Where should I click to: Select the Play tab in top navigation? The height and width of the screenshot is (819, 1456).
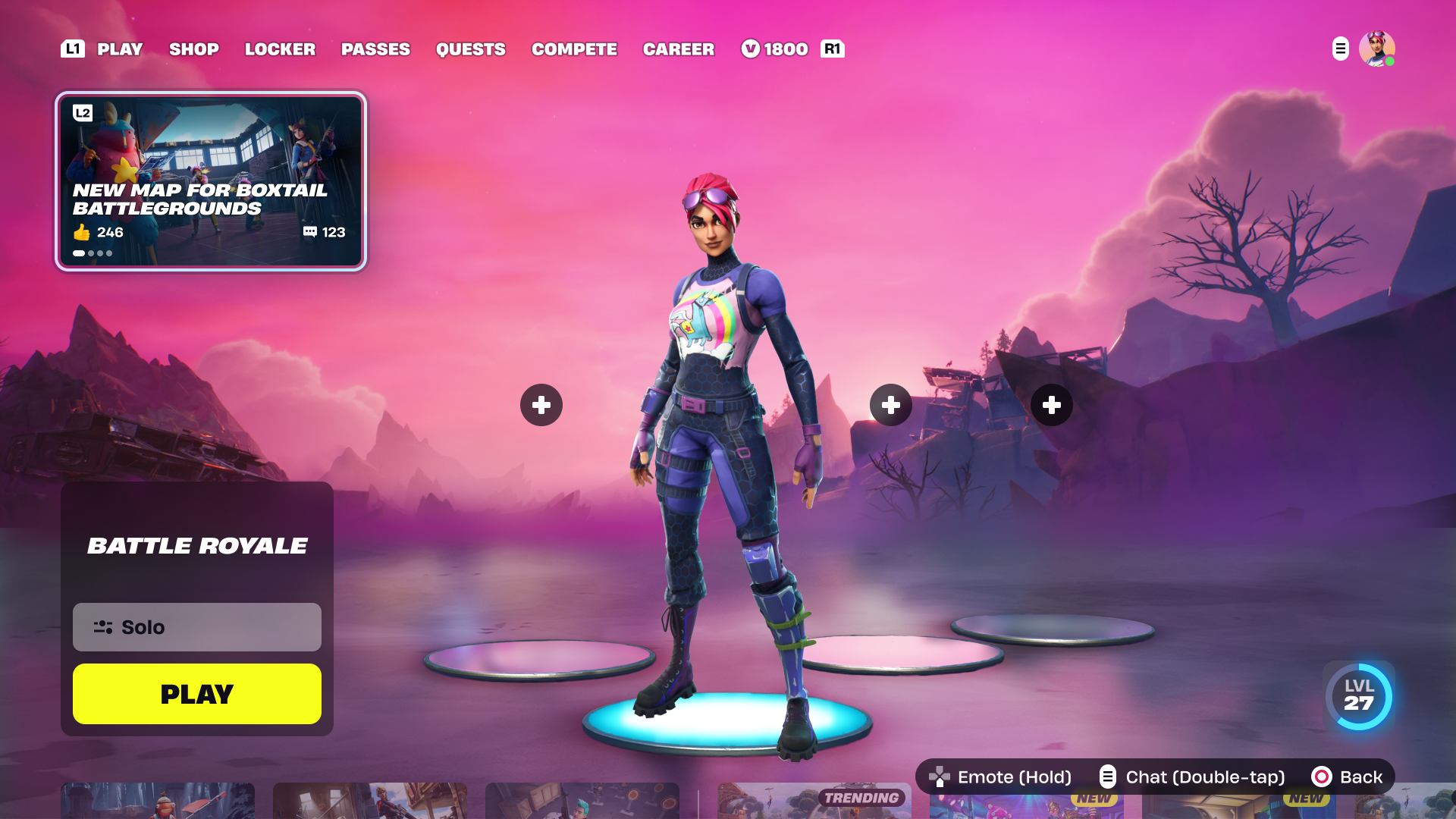120,49
